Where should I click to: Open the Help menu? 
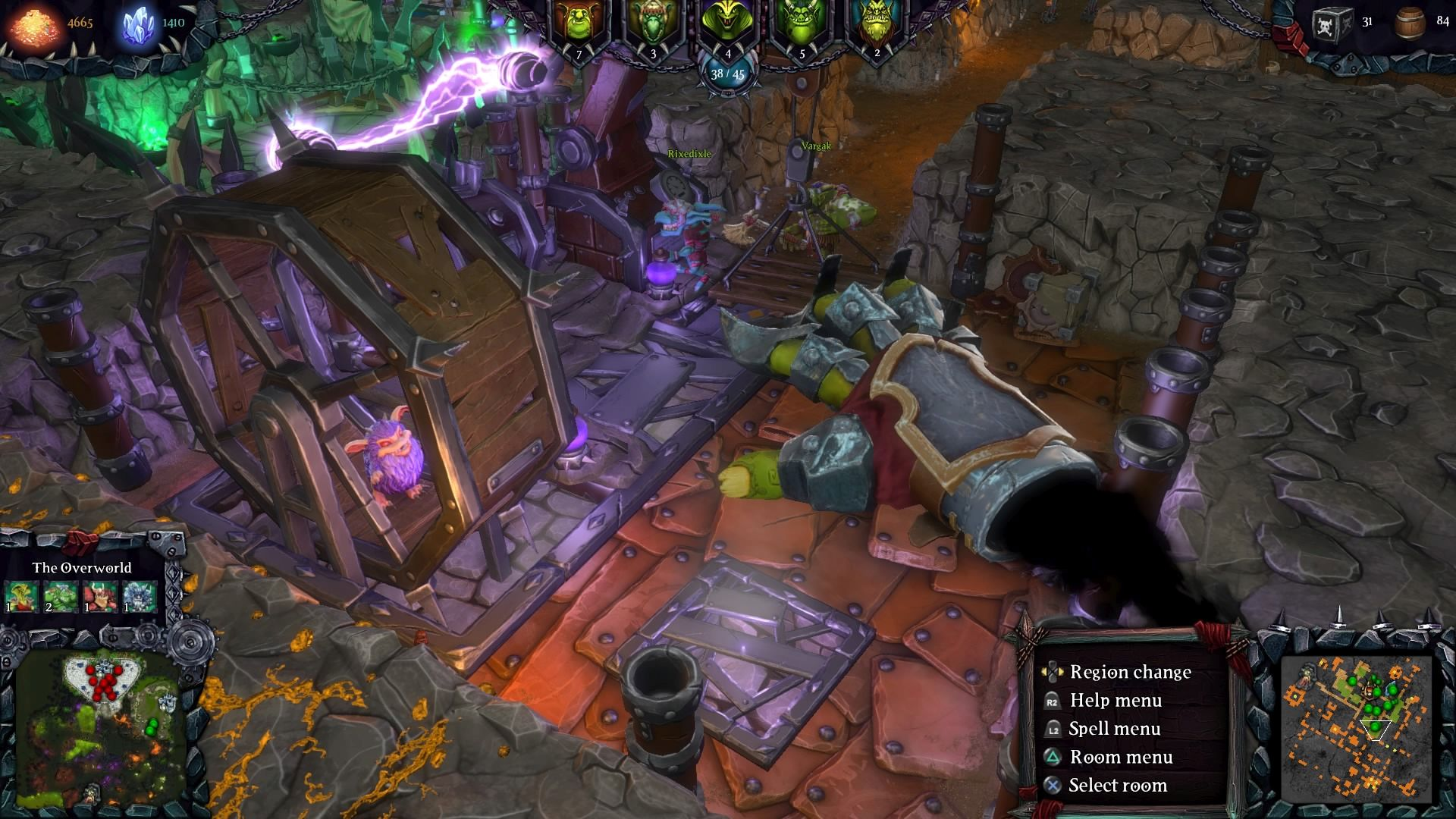tap(1115, 701)
